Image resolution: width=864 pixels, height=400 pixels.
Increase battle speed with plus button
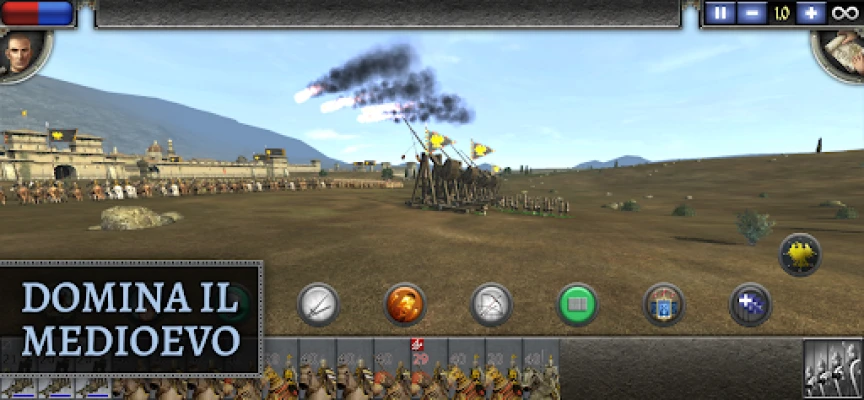click(811, 14)
